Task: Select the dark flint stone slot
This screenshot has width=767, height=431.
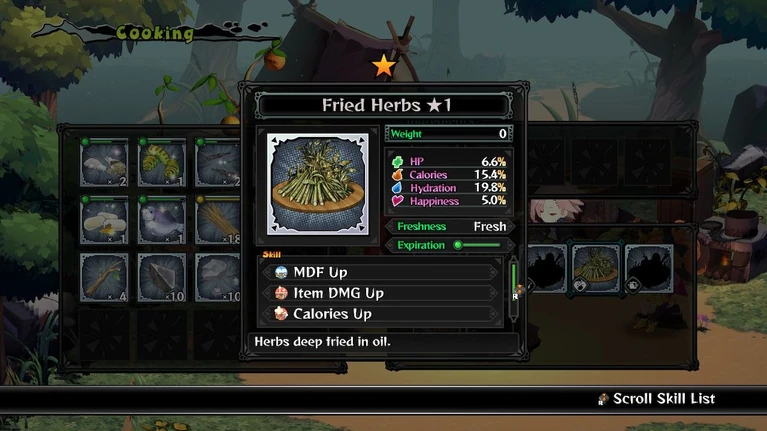Action: coord(161,275)
